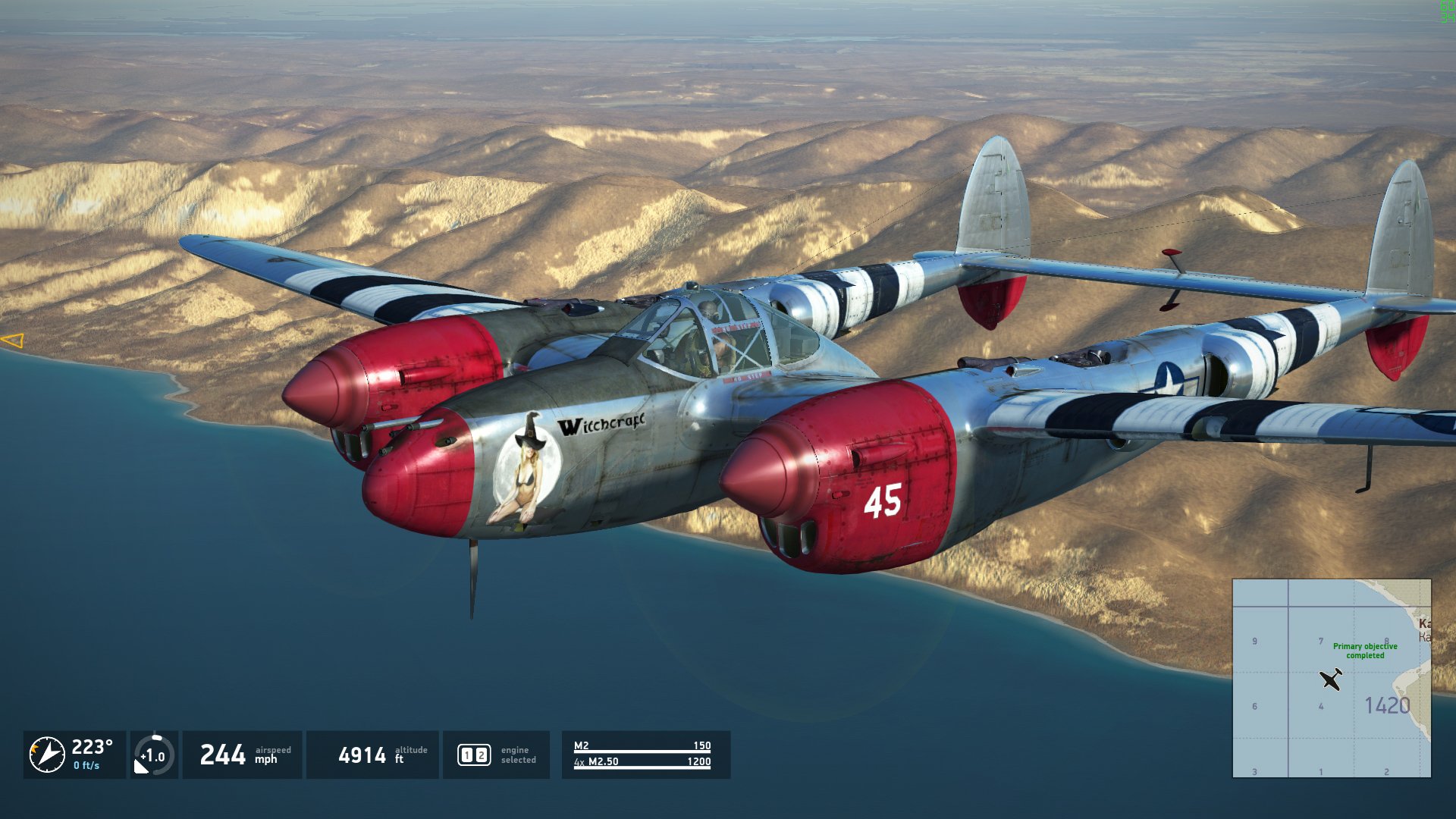Click the player aircraft marker on minimap
The width and height of the screenshot is (1456, 819).
pyautogui.click(x=1331, y=679)
